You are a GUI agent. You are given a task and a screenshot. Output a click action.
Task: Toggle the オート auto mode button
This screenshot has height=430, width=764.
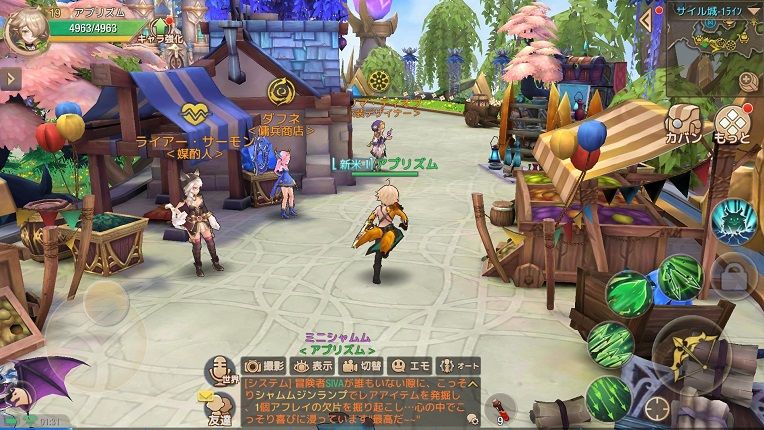pyautogui.click(x=457, y=366)
